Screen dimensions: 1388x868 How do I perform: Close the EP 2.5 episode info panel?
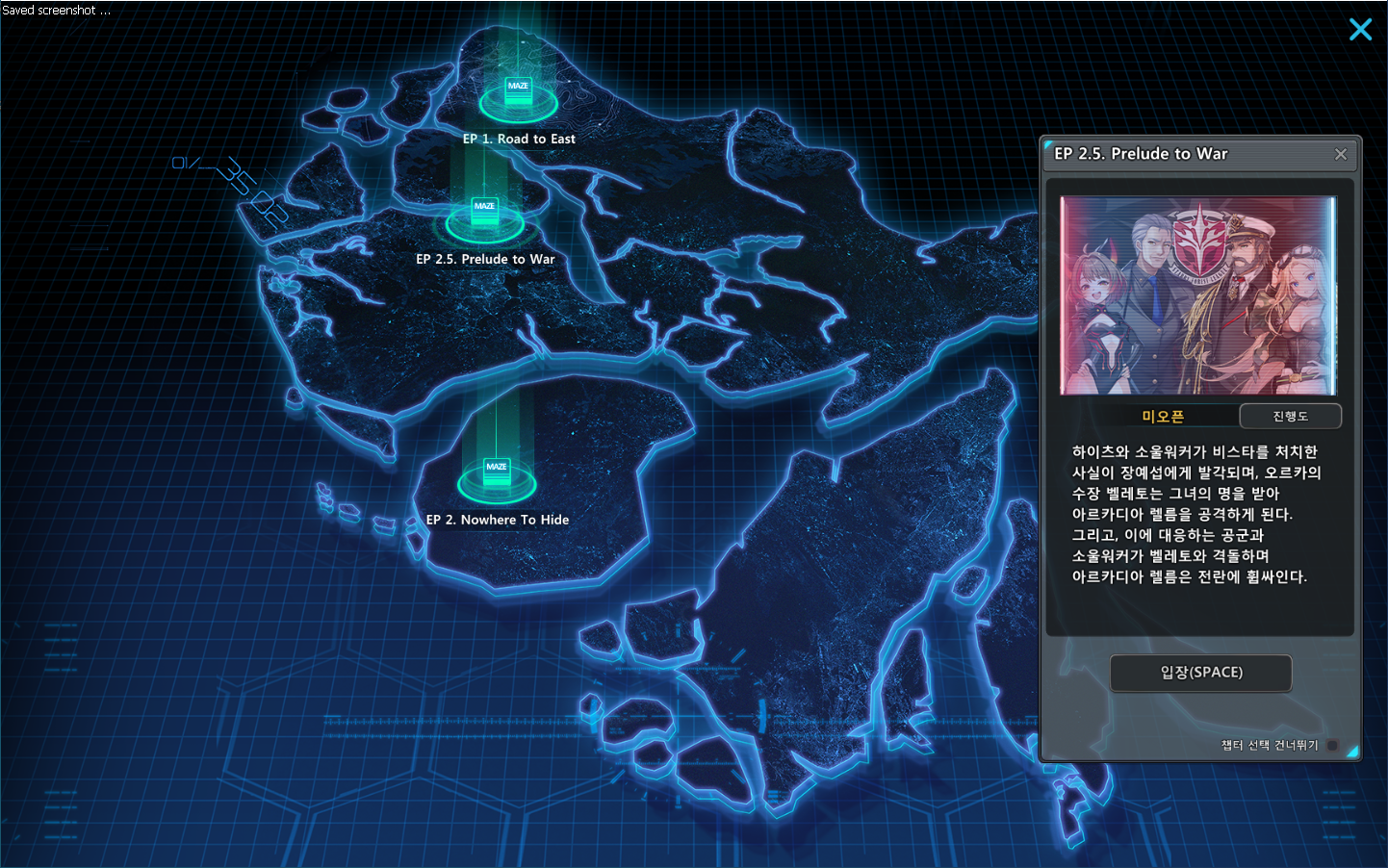click(1341, 154)
